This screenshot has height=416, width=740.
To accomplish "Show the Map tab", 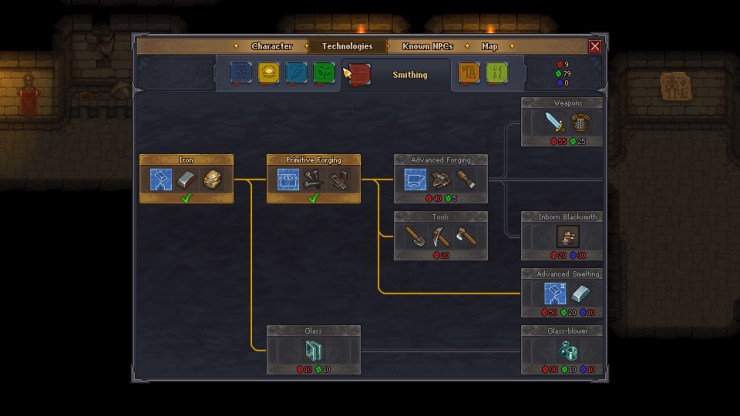I will pyautogui.click(x=490, y=46).
